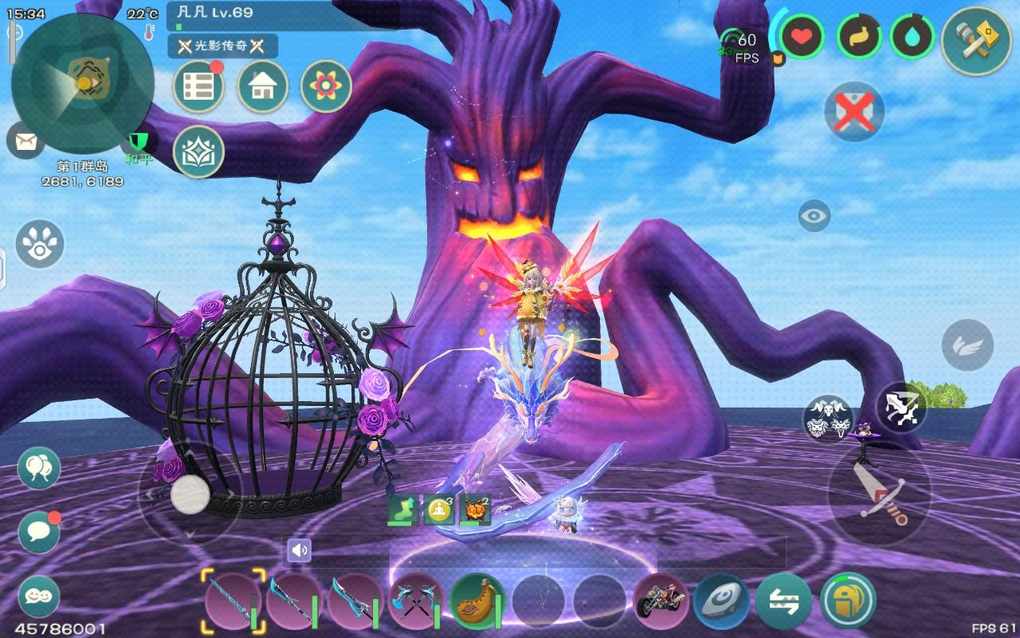Image resolution: width=1020 pixels, height=638 pixels.
Task: Open the circular minimap
Action: click(83, 82)
